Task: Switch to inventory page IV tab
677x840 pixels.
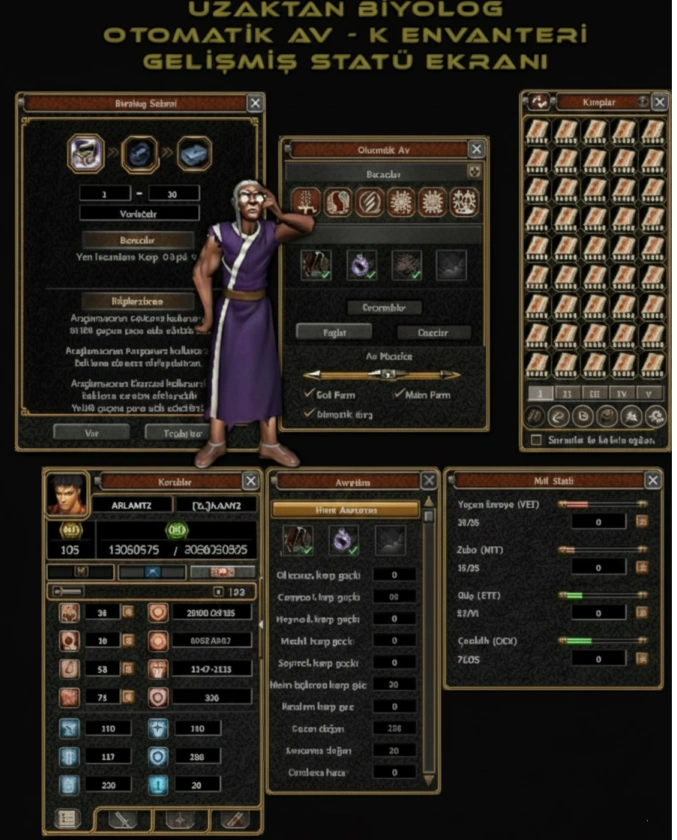Action: (622, 393)
